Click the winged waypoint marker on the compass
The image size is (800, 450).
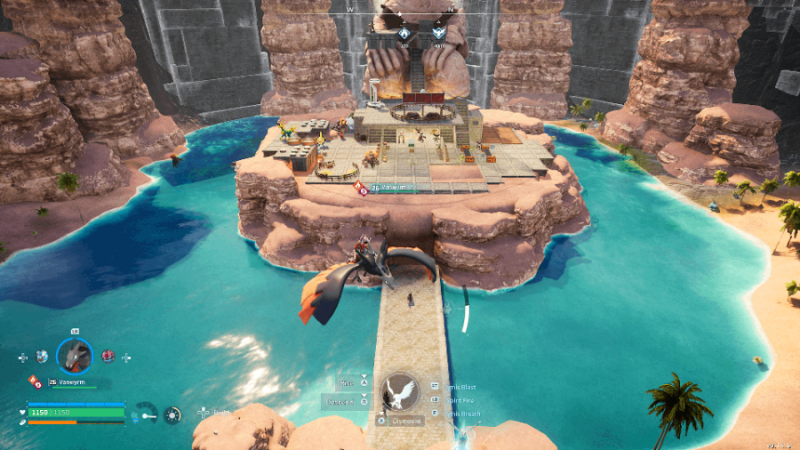point(437,32)
